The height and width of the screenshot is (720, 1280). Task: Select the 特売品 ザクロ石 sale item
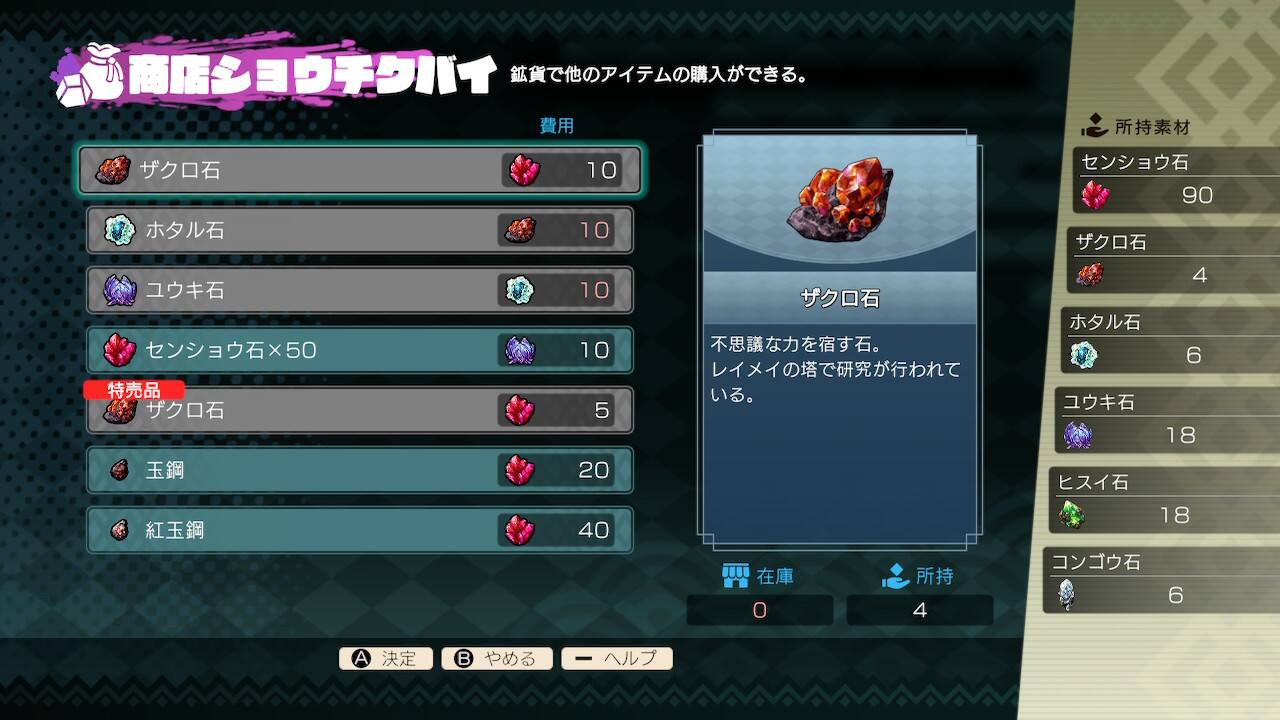[360, 410]
